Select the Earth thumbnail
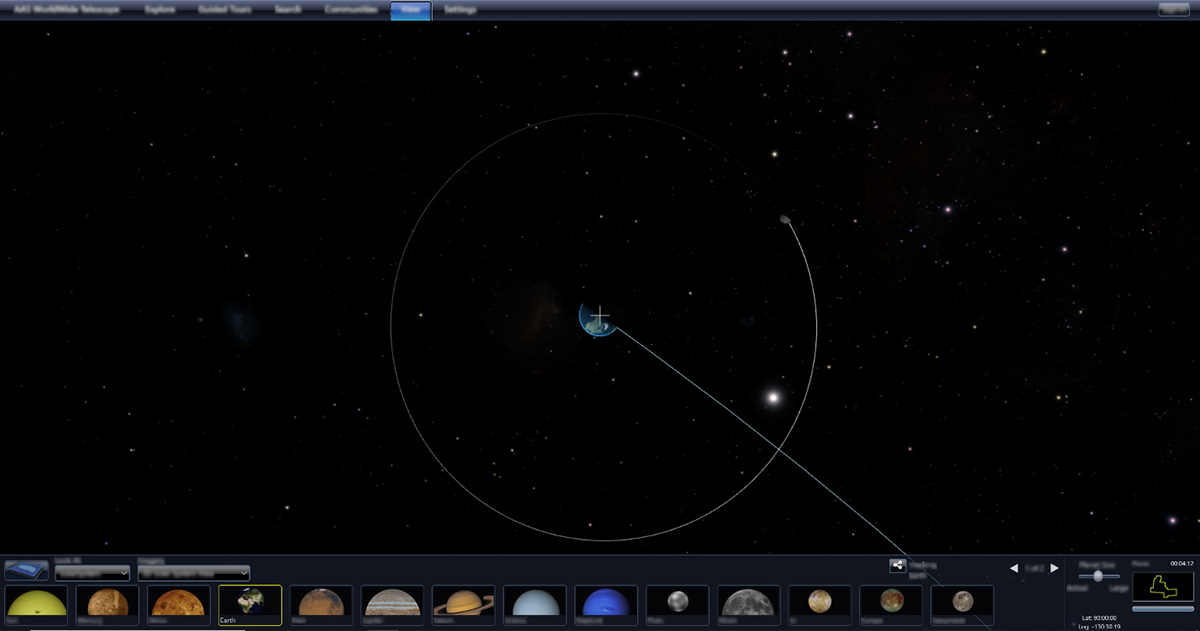 pos(250,603)
